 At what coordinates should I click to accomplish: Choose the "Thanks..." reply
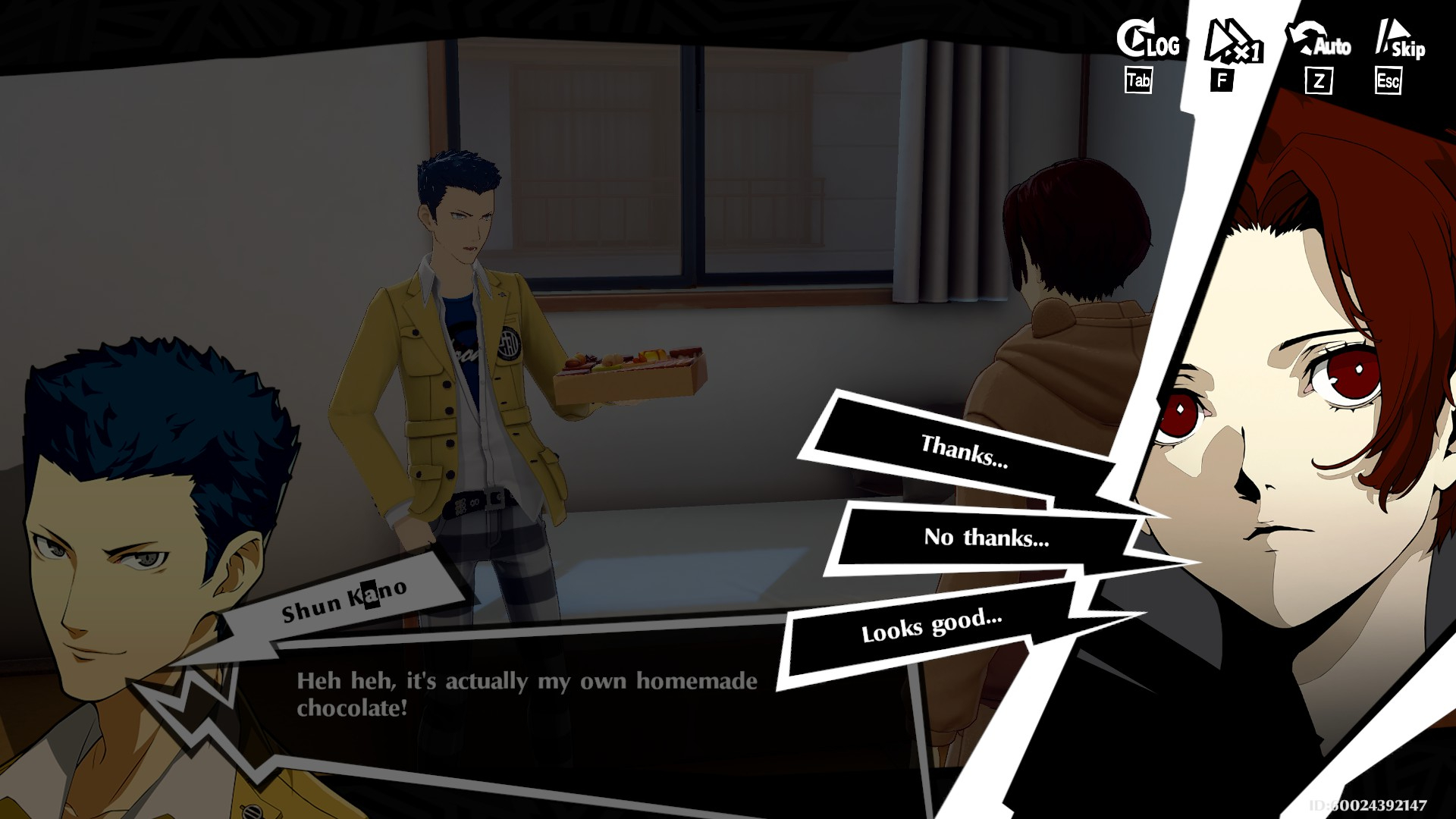963,452
